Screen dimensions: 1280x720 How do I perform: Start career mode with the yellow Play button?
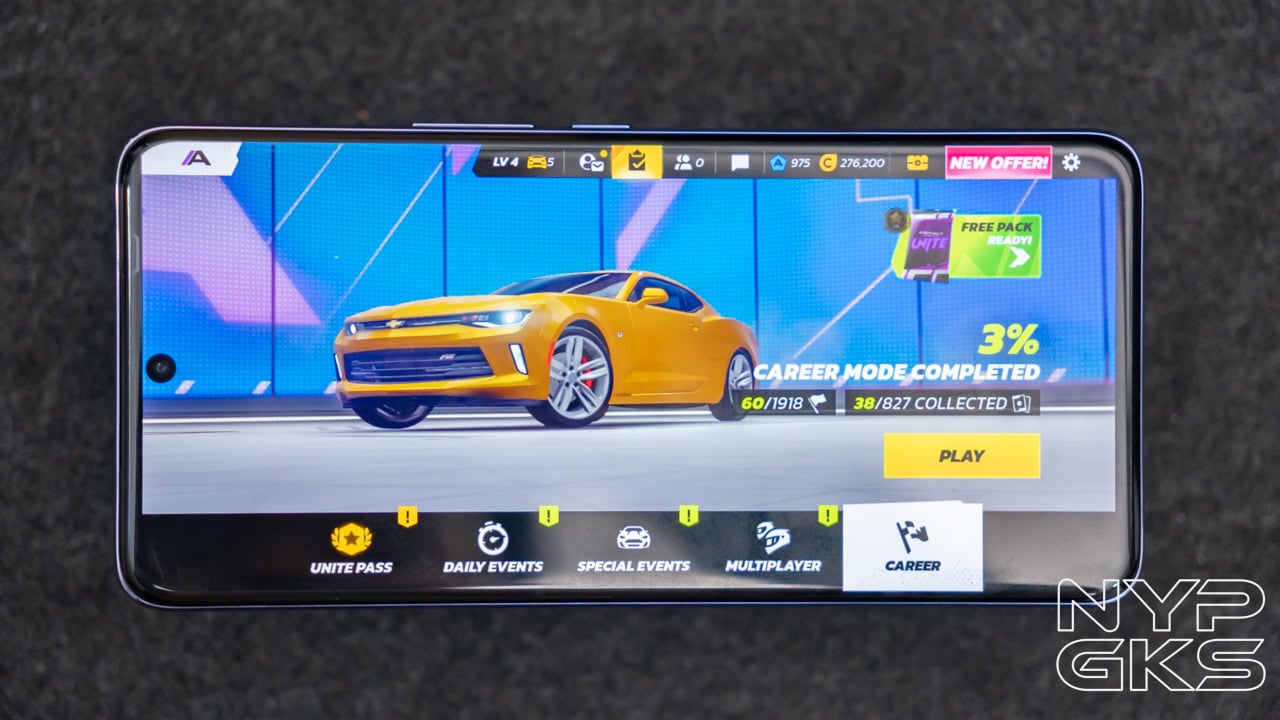coord(961,456)
